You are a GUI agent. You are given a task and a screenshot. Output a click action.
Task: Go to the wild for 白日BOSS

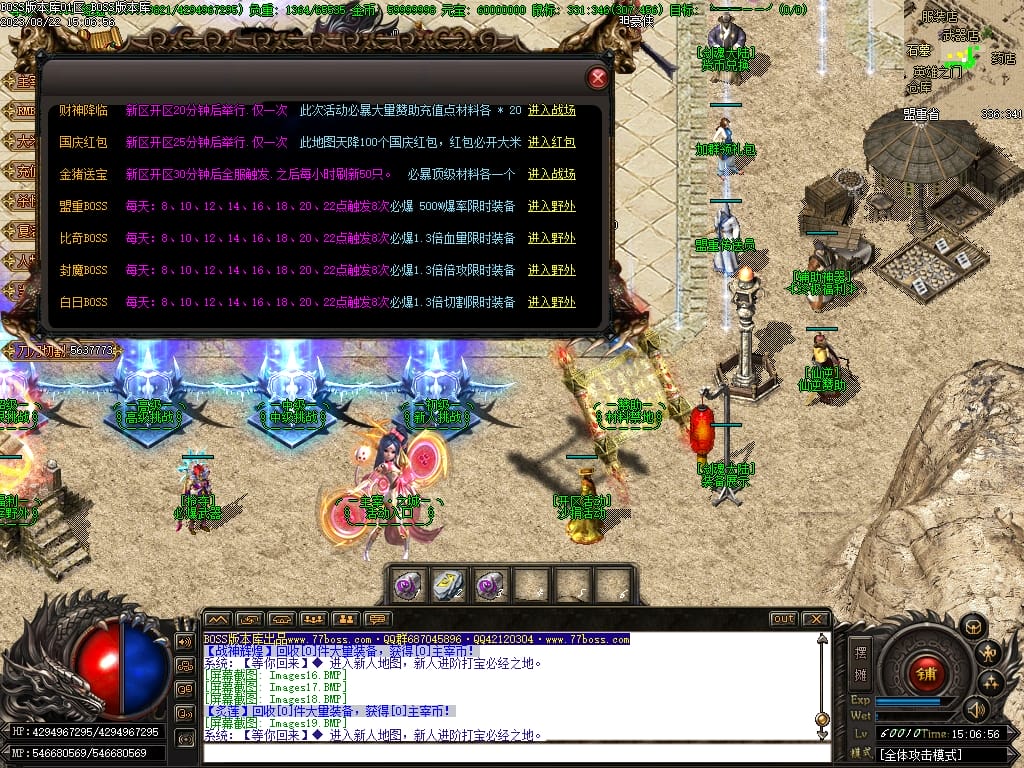(552, 302)
